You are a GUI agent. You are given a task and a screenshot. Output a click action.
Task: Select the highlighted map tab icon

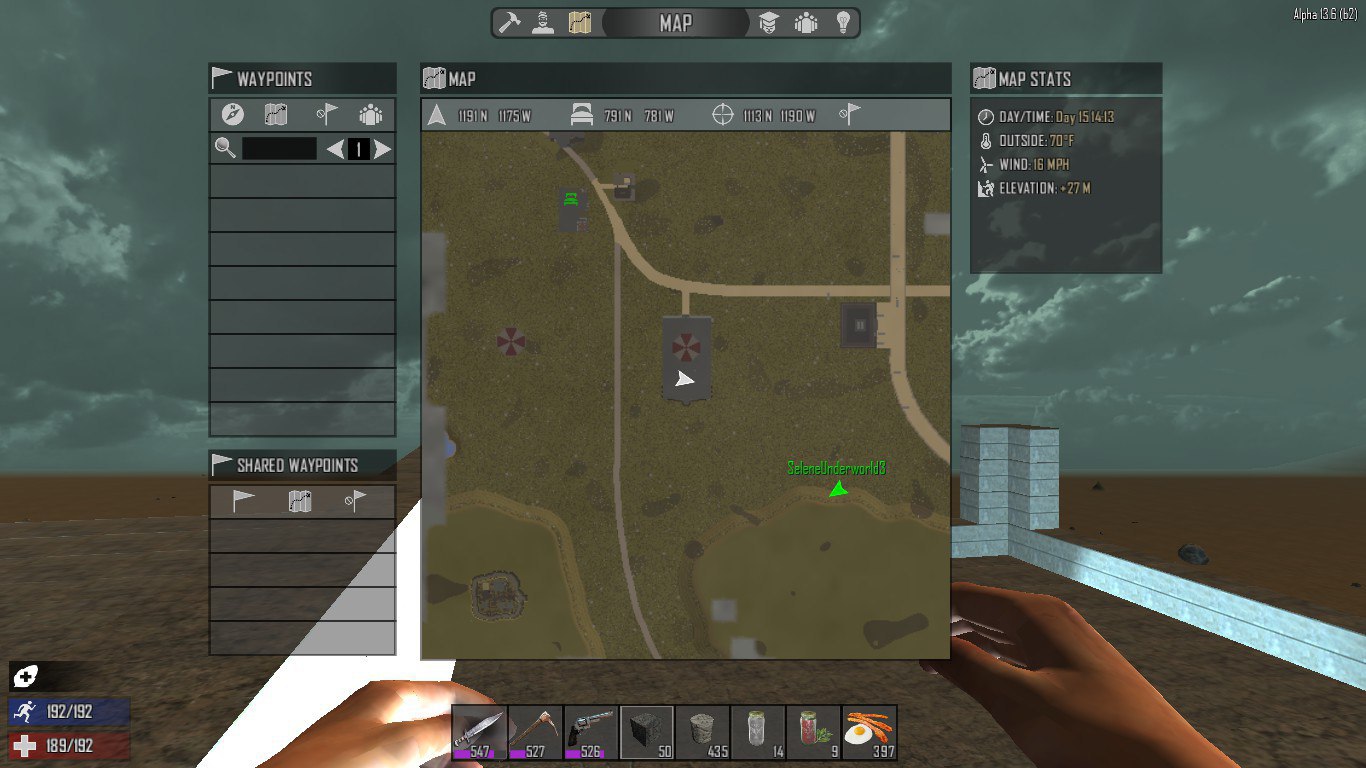(580, 23)
